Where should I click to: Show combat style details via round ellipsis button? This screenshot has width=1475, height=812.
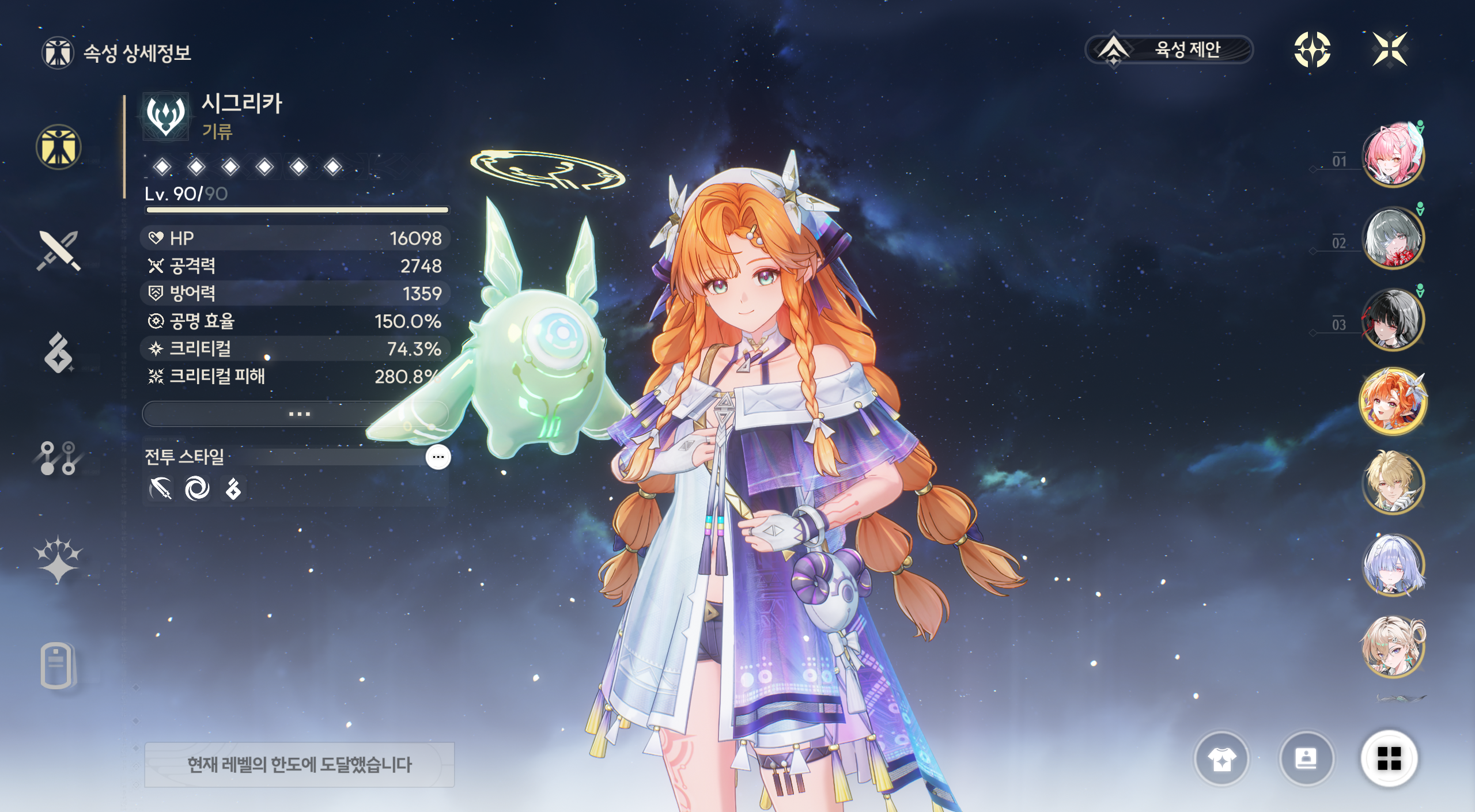pyautogui.click(x=438, y=457)
